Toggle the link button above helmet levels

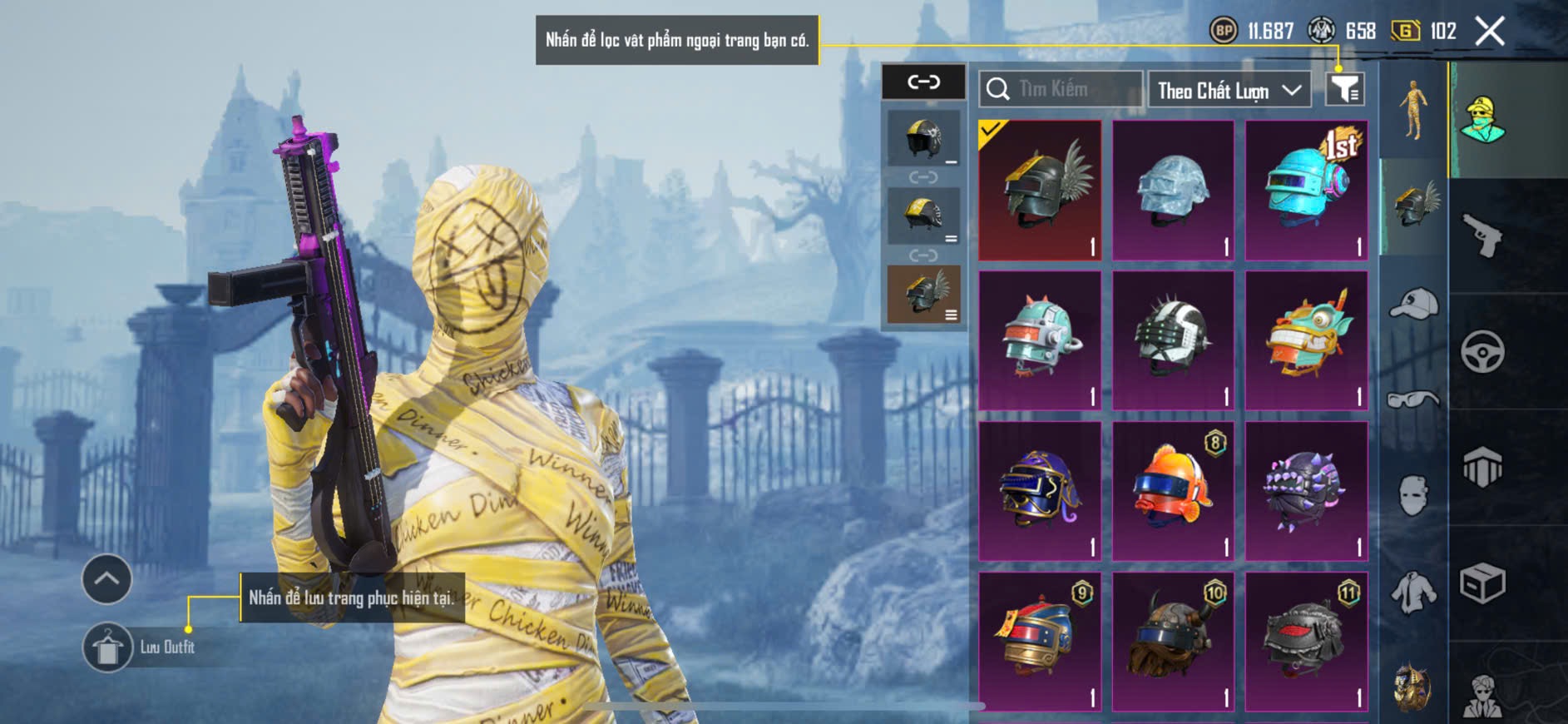point(923,82)
